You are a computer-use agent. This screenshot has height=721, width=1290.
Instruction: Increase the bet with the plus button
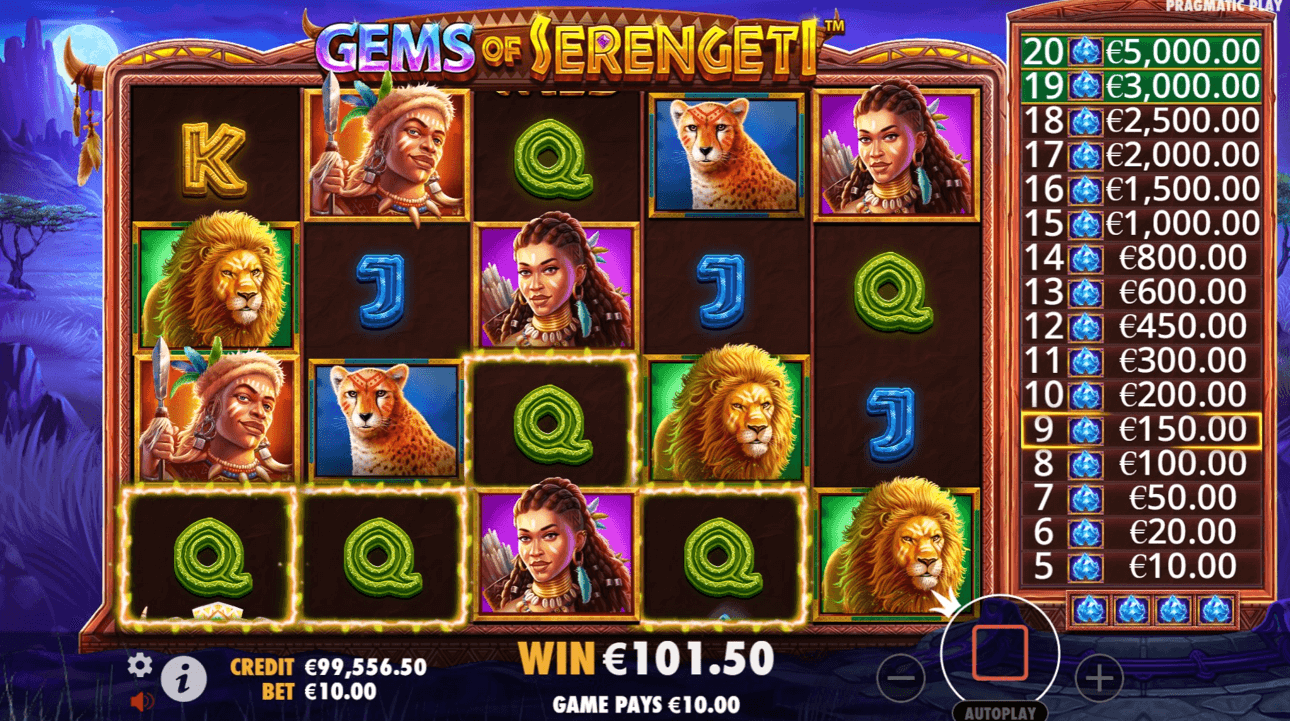click(x=1099, y=680)
